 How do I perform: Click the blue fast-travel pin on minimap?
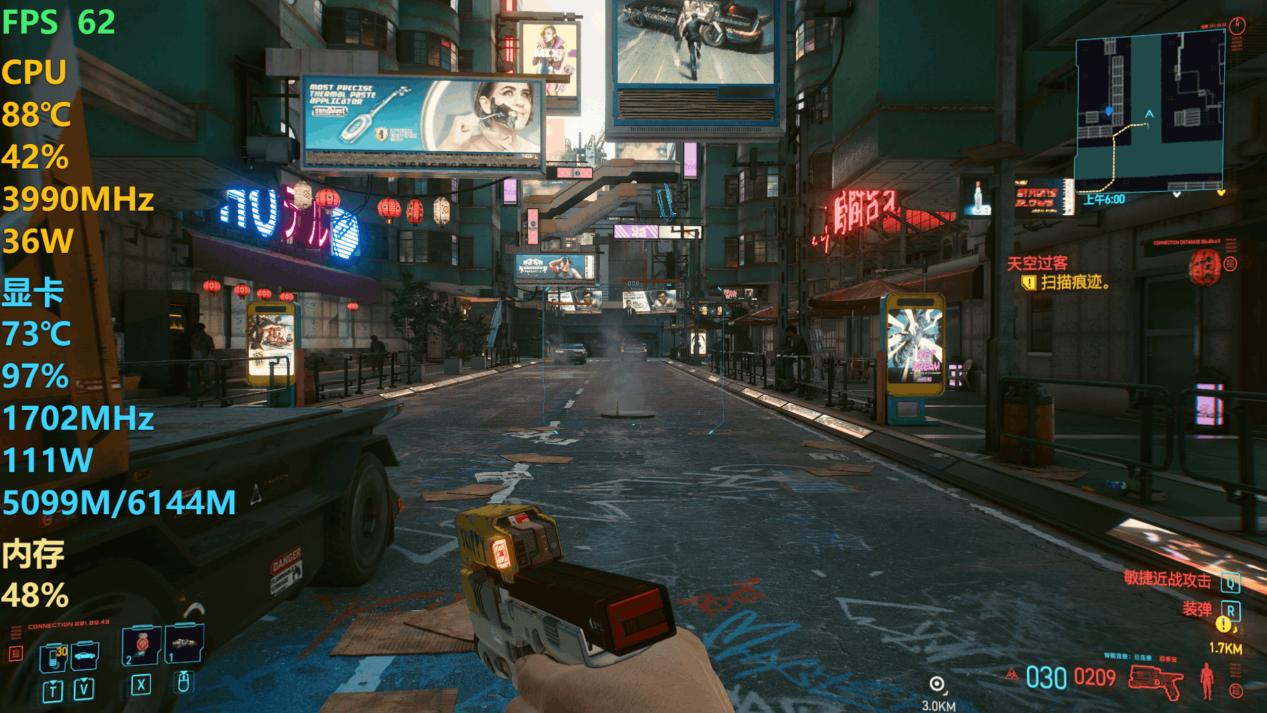click(1108, 111)
